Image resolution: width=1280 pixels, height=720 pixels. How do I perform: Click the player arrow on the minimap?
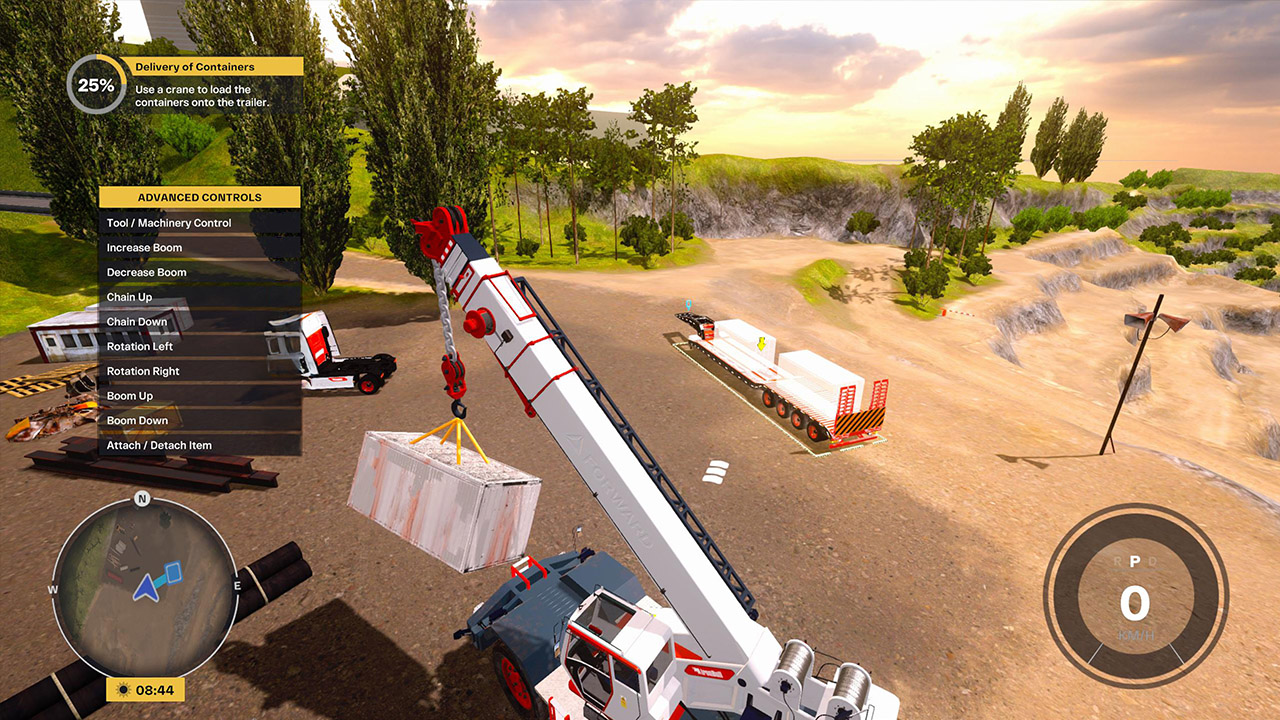point(146,586)
